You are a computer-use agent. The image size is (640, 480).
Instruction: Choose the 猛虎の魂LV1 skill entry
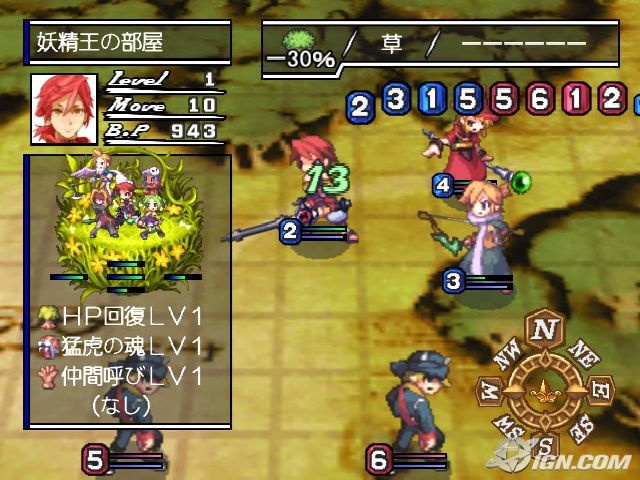tap(132, 346)
